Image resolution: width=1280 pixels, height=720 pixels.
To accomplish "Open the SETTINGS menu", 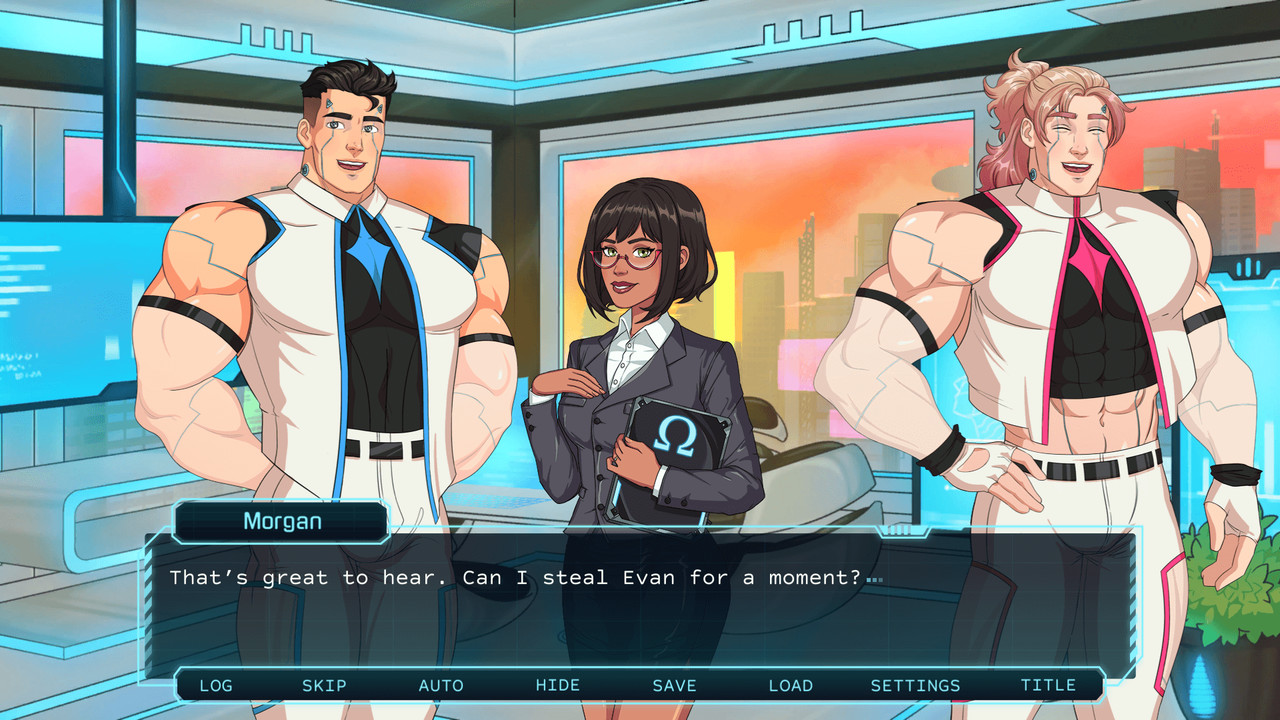I will [917, 685].
